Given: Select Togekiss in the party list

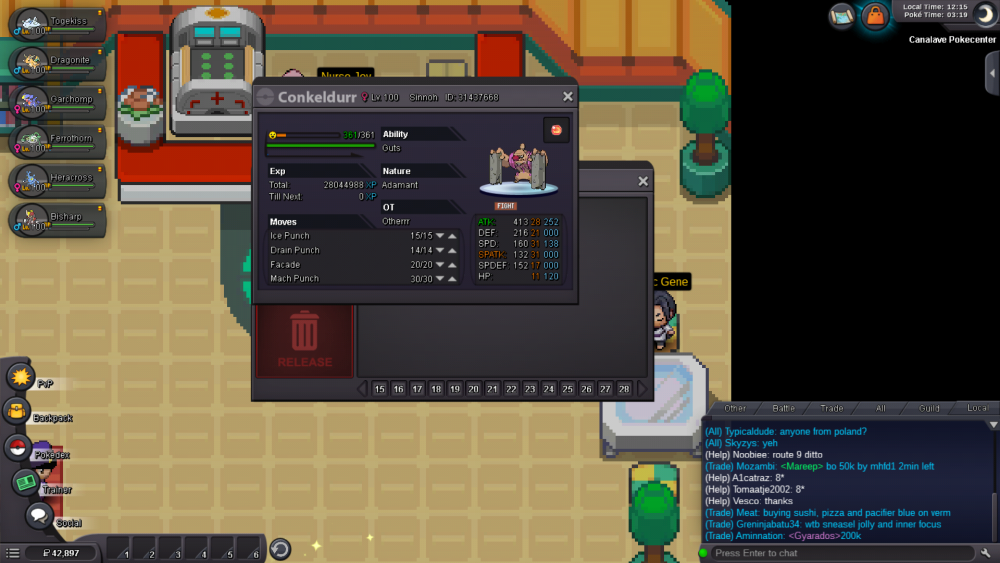Looking at the screenshot, I should (x=58, y=25).
